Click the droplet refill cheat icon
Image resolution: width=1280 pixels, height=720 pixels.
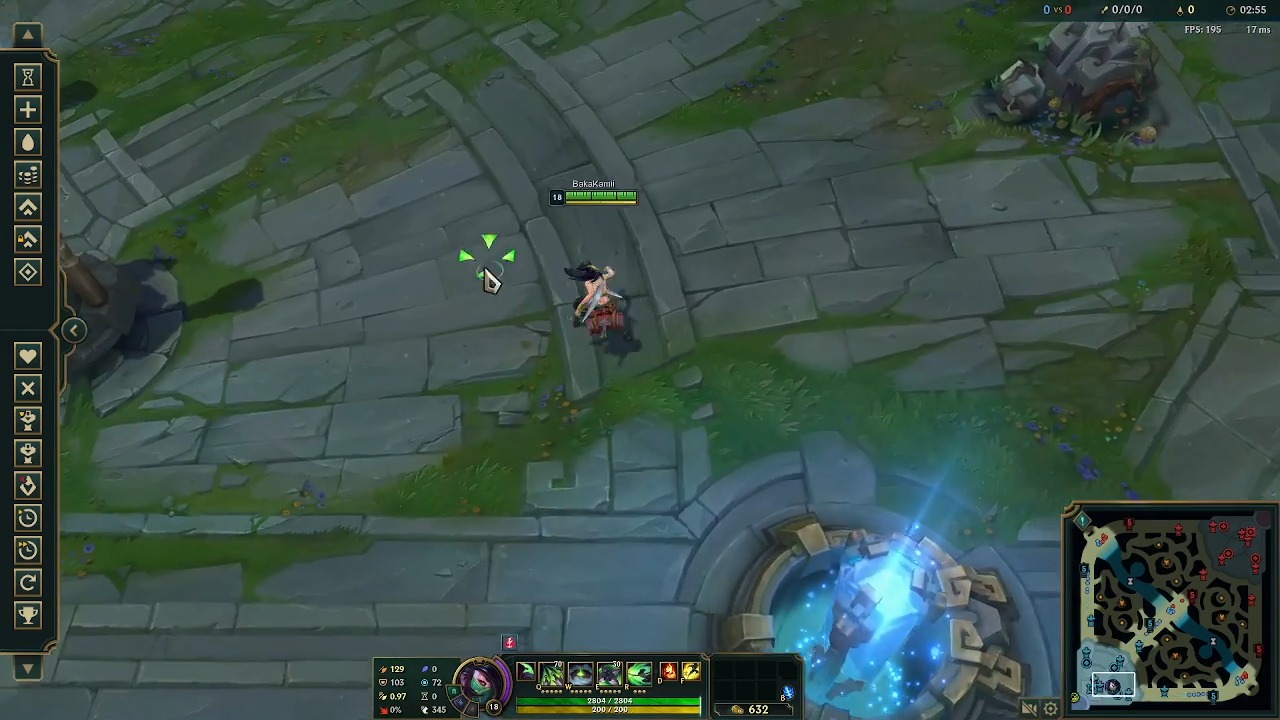point(27,142)
